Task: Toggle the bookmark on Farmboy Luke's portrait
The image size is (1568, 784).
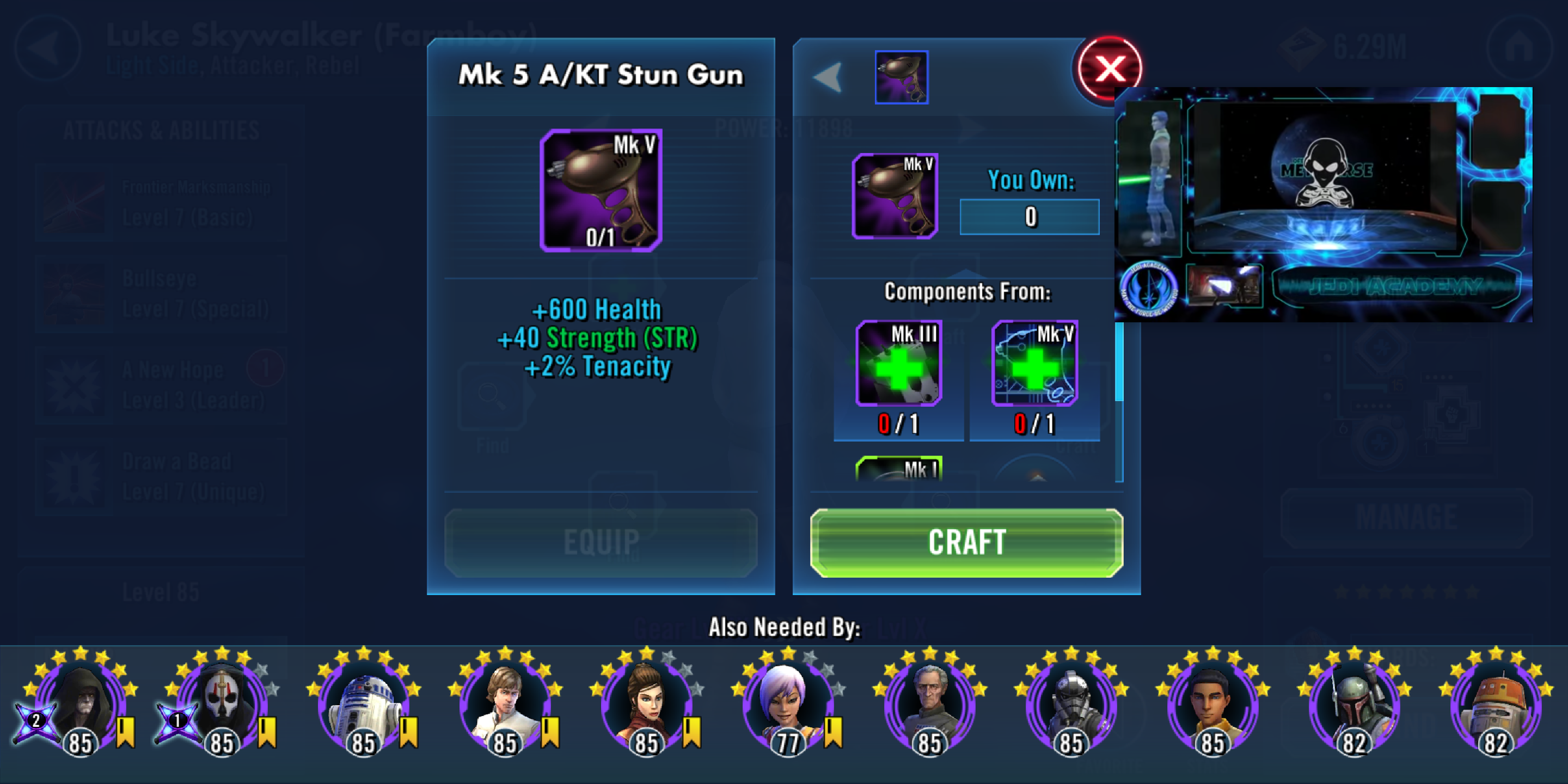Action: tap(550, 734)
